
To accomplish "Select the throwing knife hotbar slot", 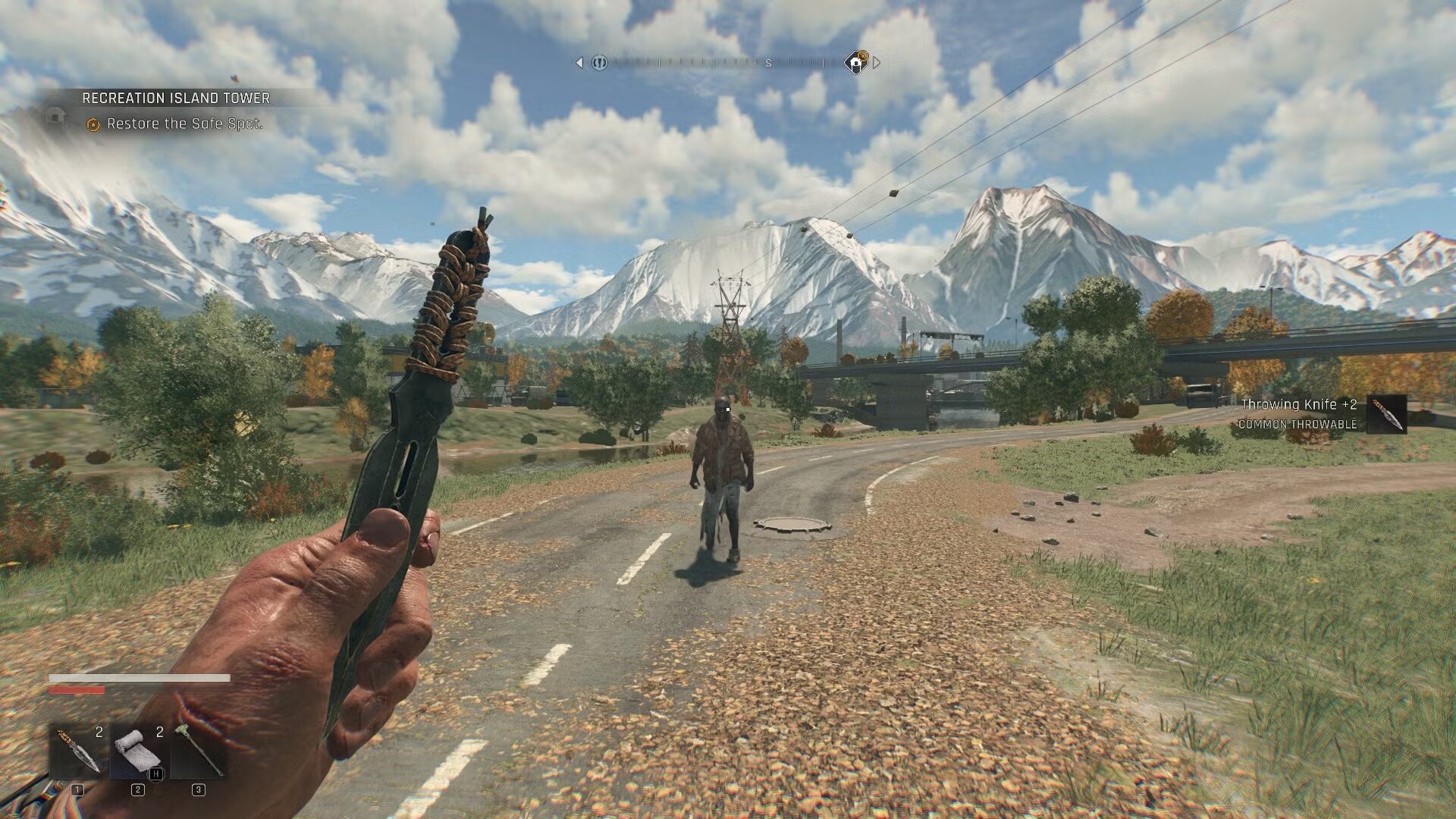I will pyautogui.click(x=78, y=751).
